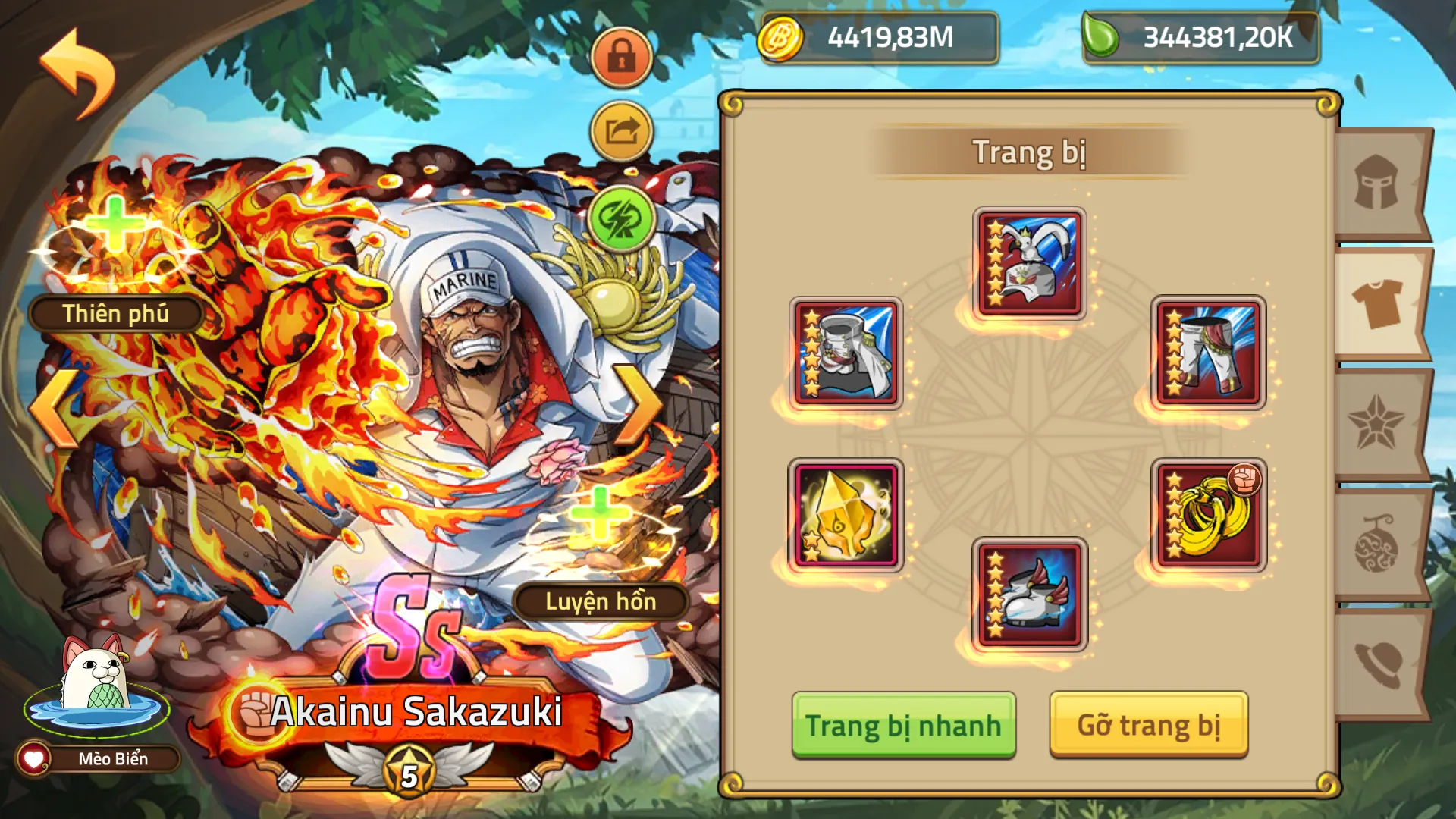Tap the share/export icon near the lock
1456x819 pixels.
click(621, 130)
